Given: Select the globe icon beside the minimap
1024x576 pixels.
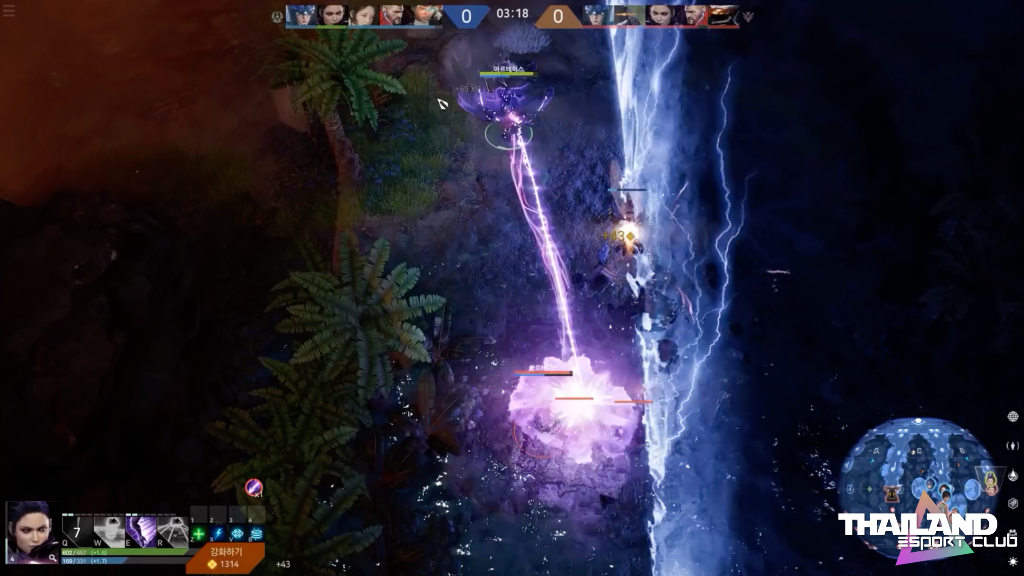Looking at the screenshot, I should 1012,416.
